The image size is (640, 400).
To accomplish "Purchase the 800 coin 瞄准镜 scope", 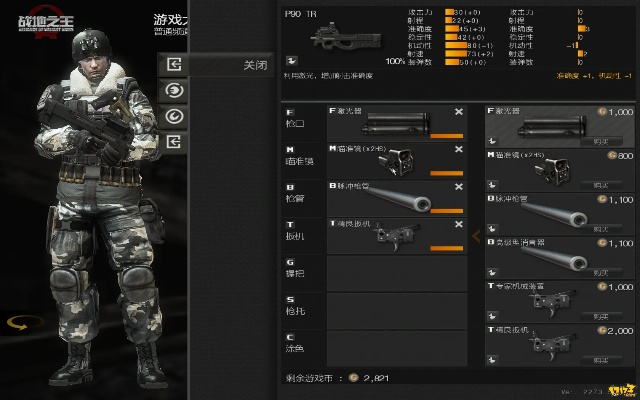I will point(600,185).
